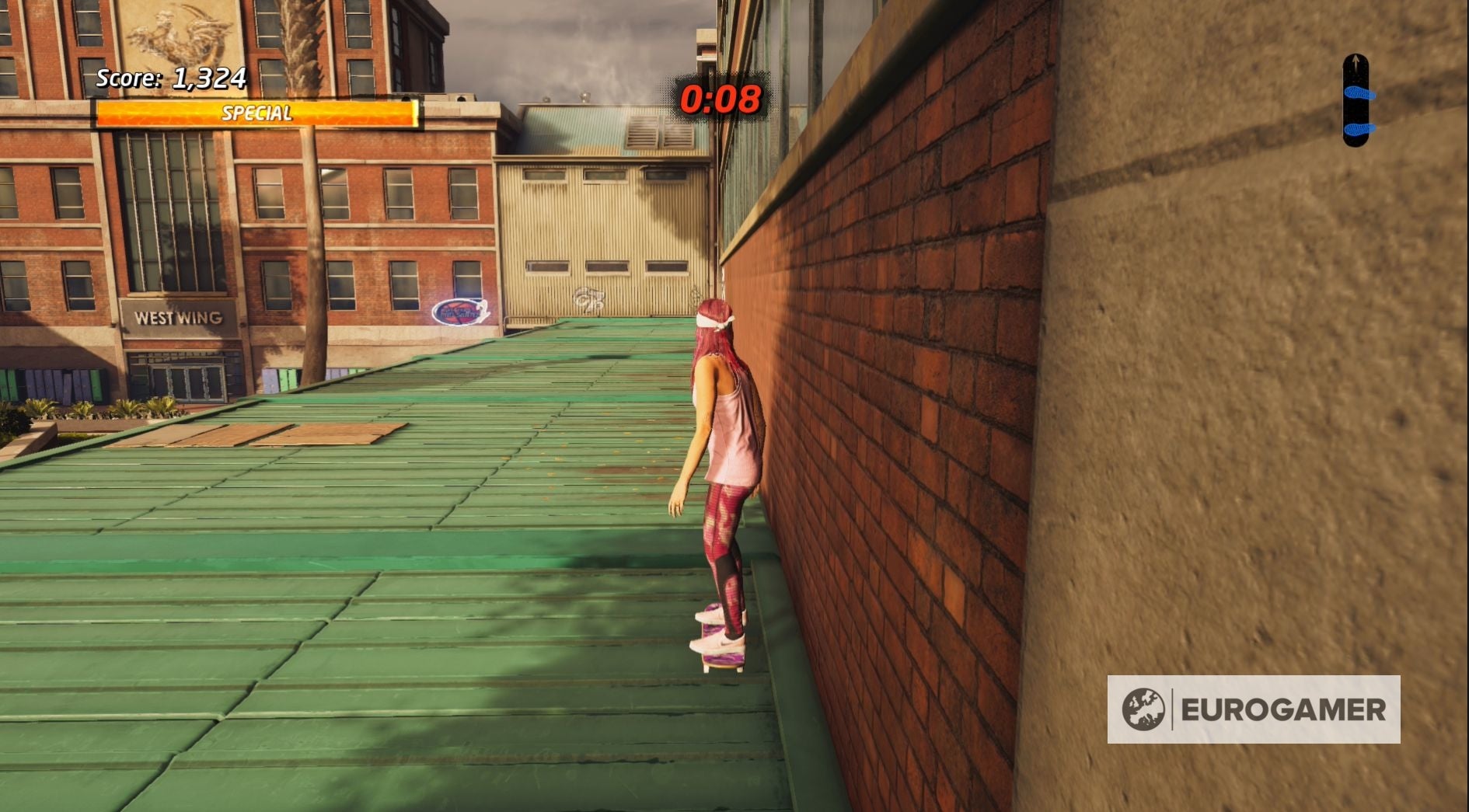Click the white arrow atop the stance indicator

(1356, 62)
